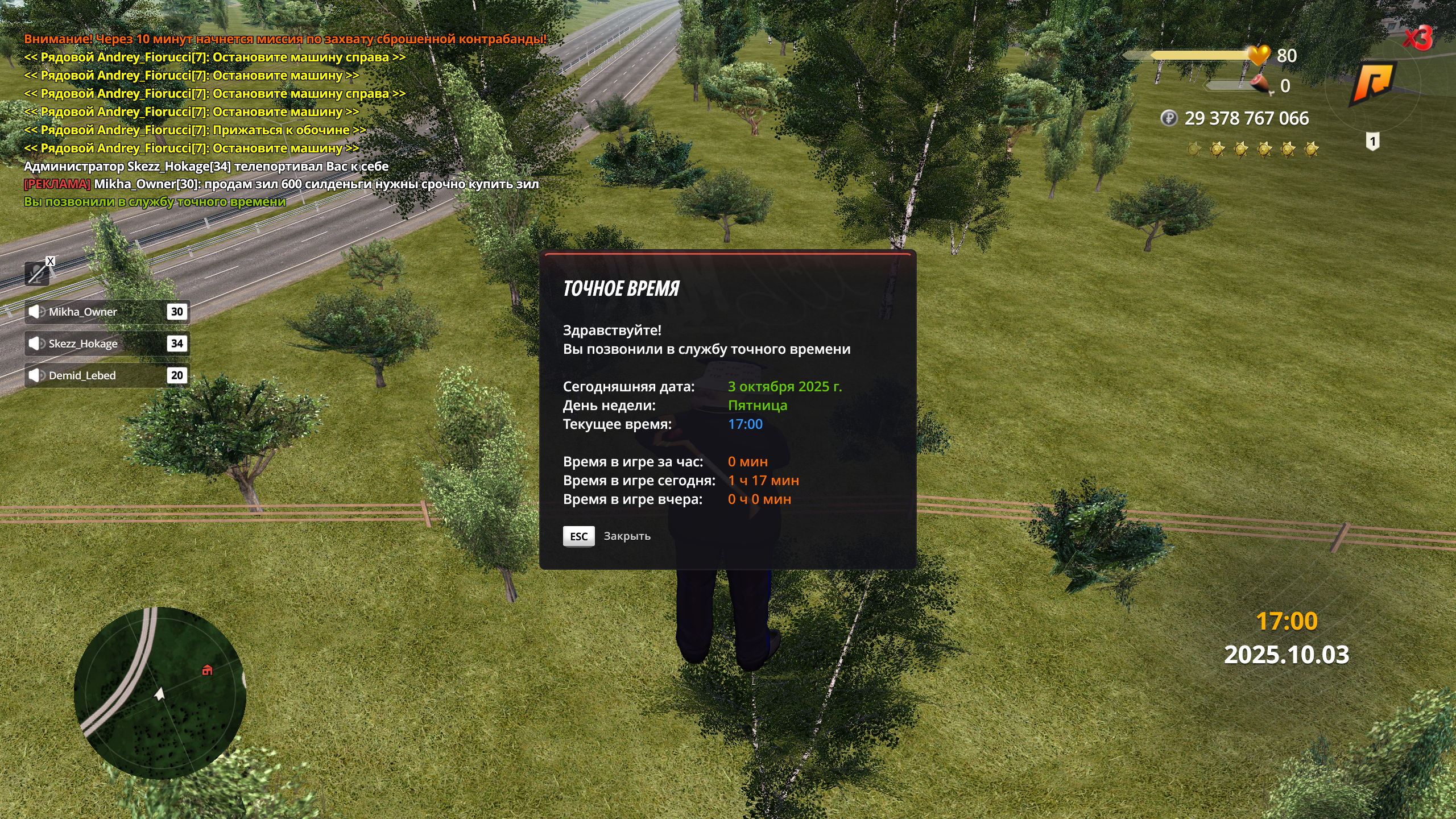This screenshot has width=1456, height=819.
Task: Select Mikha_Owner in the voice list
Action: pos(106,312)
